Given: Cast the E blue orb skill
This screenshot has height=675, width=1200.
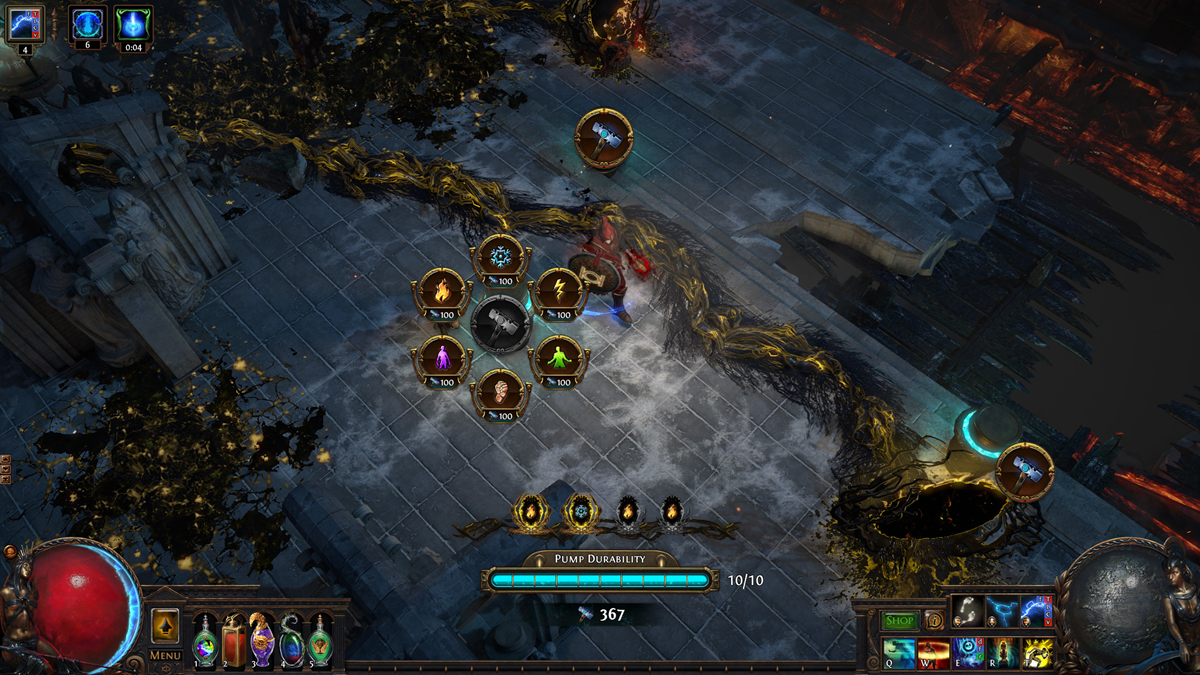Looking at the screenshot, I should pyautogui.click(x=967, y=653).
